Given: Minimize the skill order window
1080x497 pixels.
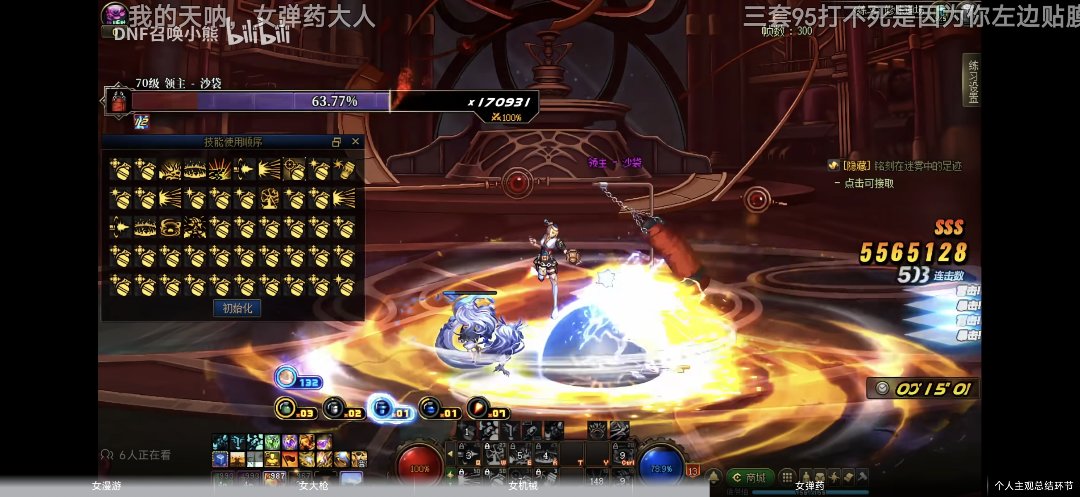Looking at the screenshot, I should [337, 142].
